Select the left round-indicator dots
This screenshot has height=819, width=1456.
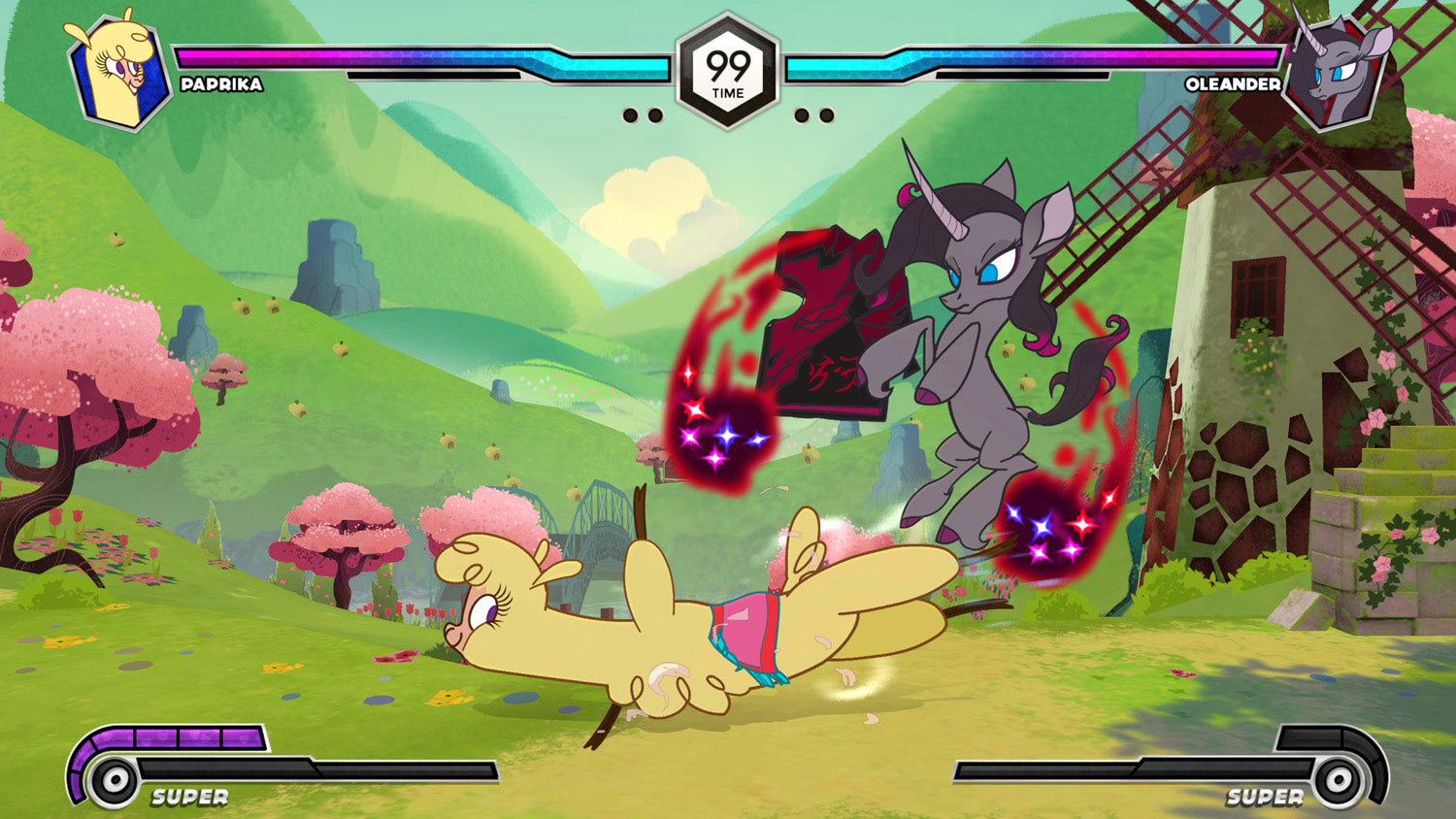[641, 116]
